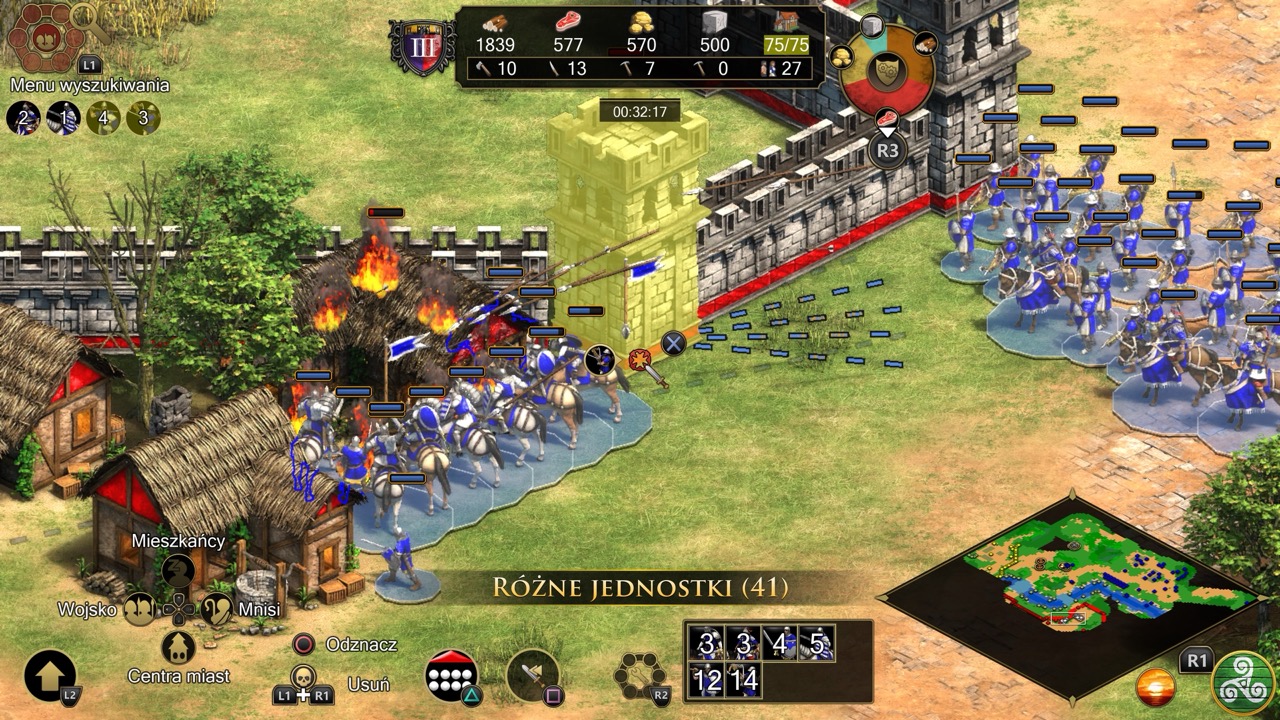
Task: Select unit type with 12 units
Action: pos(707,681)
